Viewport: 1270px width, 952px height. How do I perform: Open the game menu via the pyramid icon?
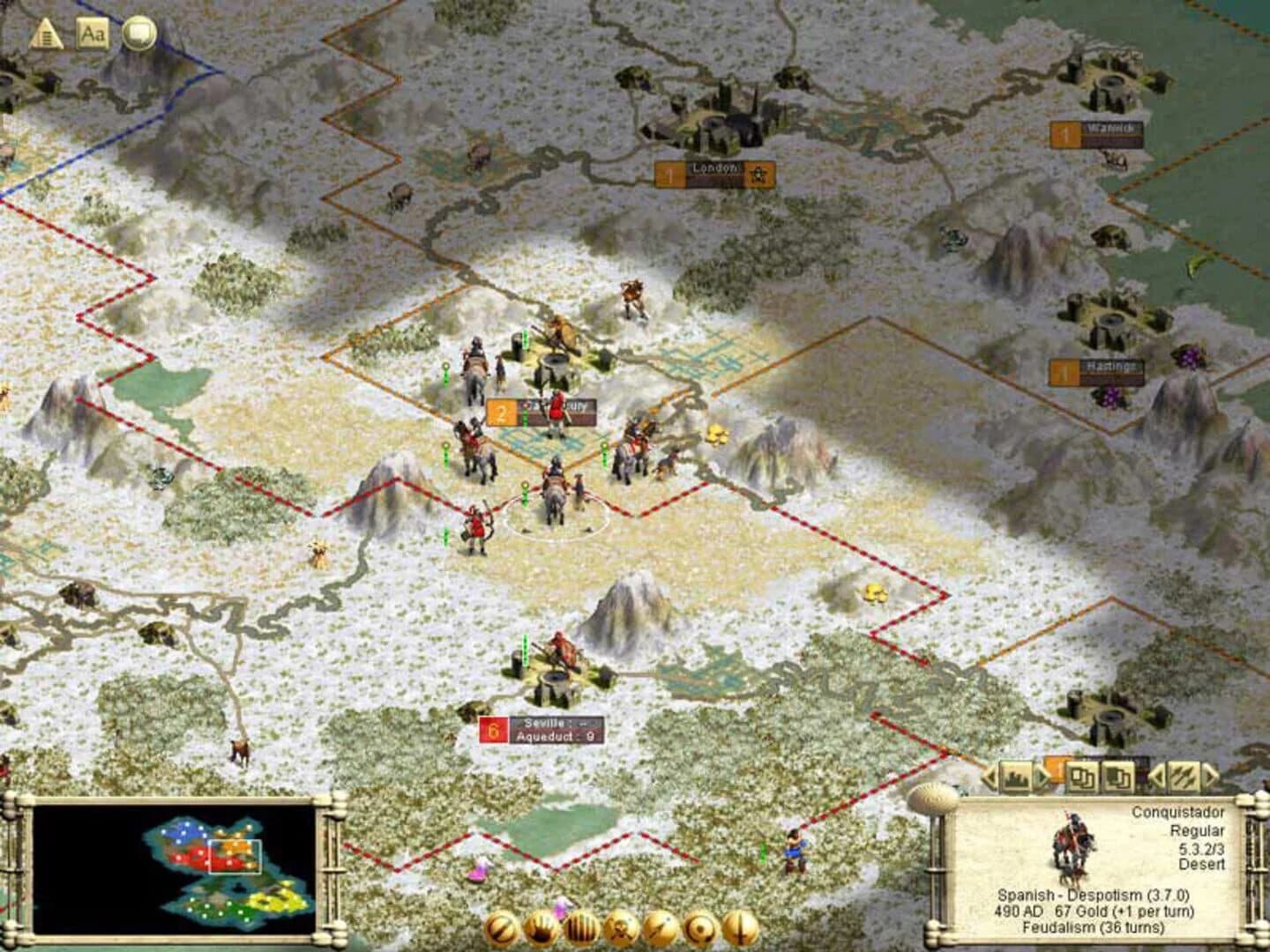pos(45,33)
